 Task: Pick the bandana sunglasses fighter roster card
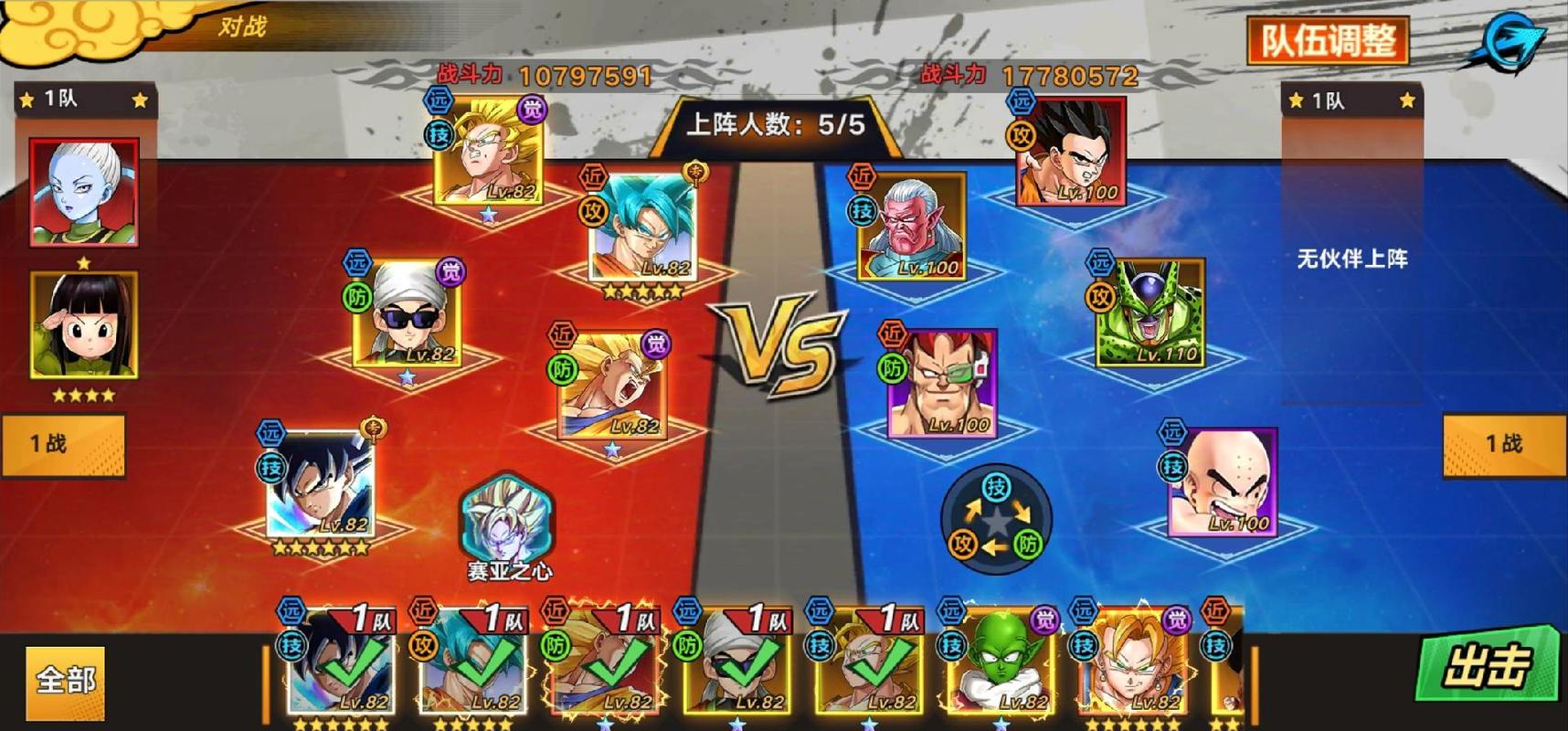736,664
